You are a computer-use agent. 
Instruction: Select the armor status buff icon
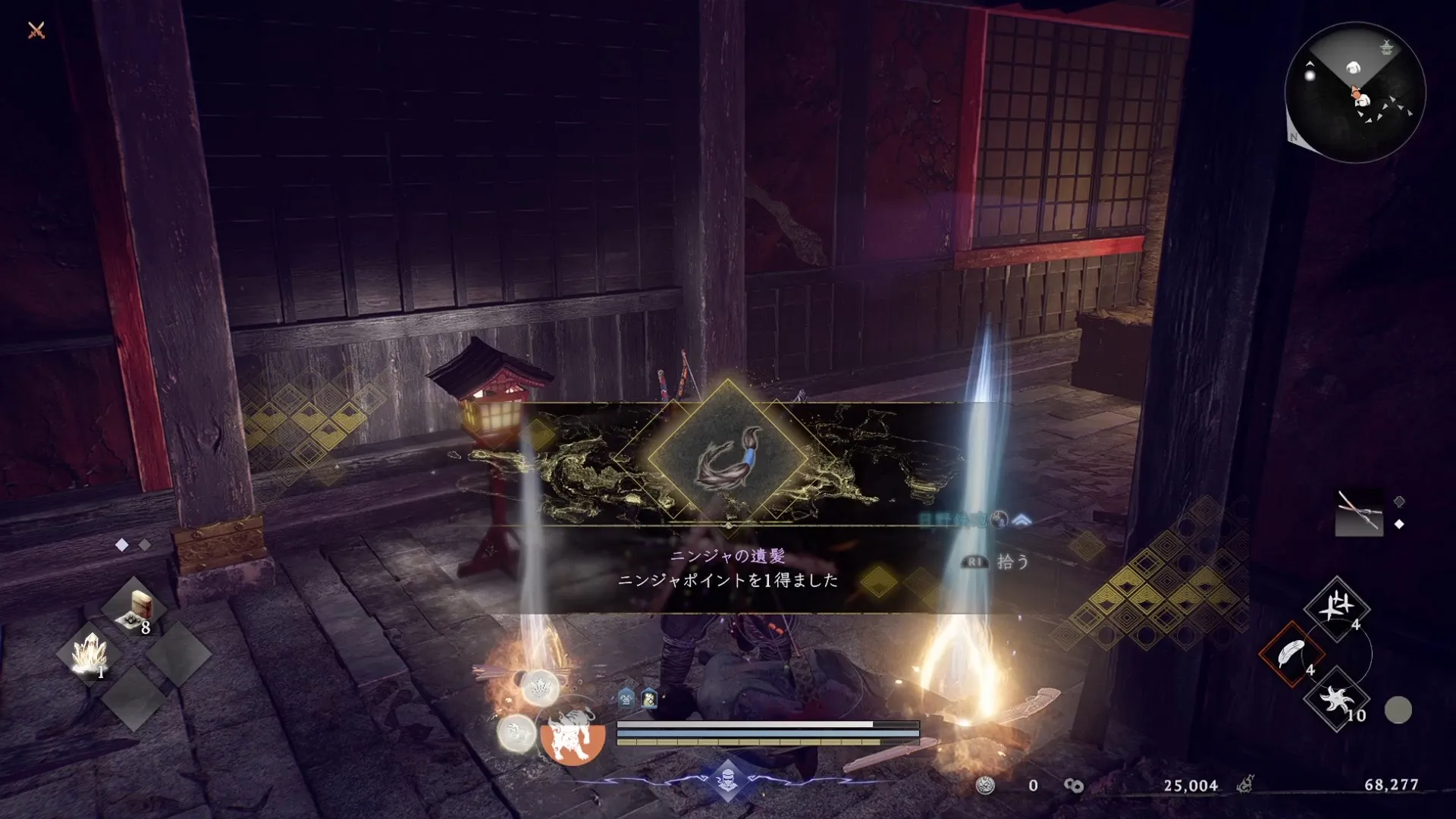coord(626,698)
